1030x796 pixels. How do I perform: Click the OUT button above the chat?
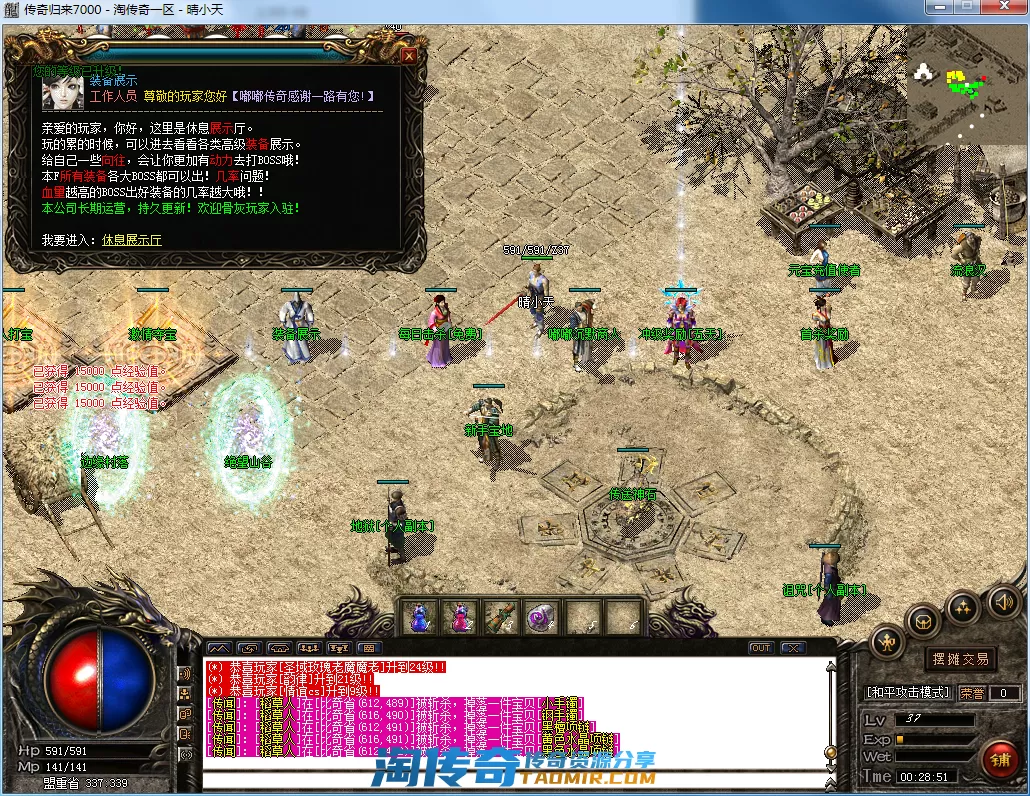(x=761, y=648)
